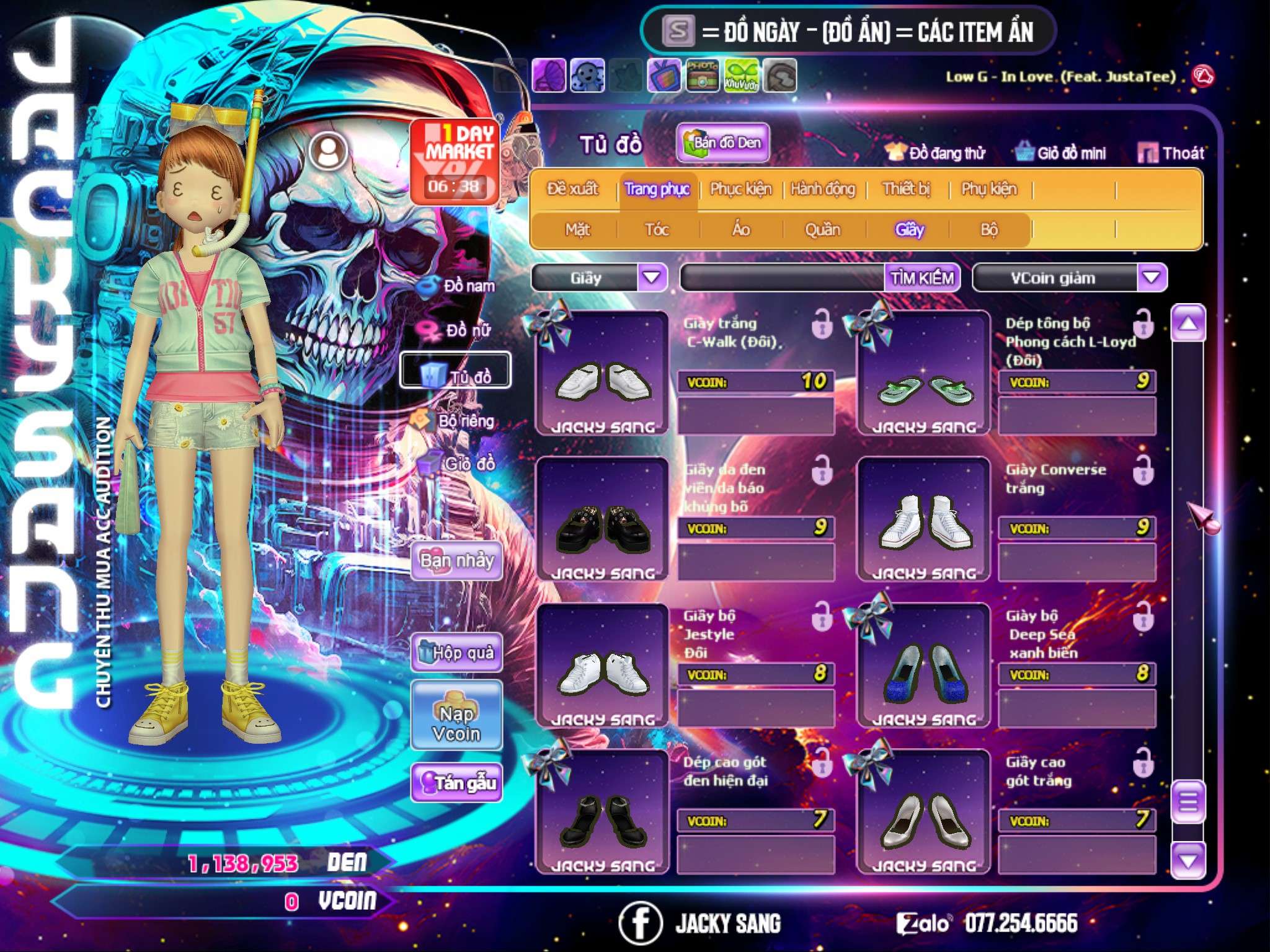Switch to the Đề xuất tab
Viewport: 1270px width, 952px height.
click(572, 189)
